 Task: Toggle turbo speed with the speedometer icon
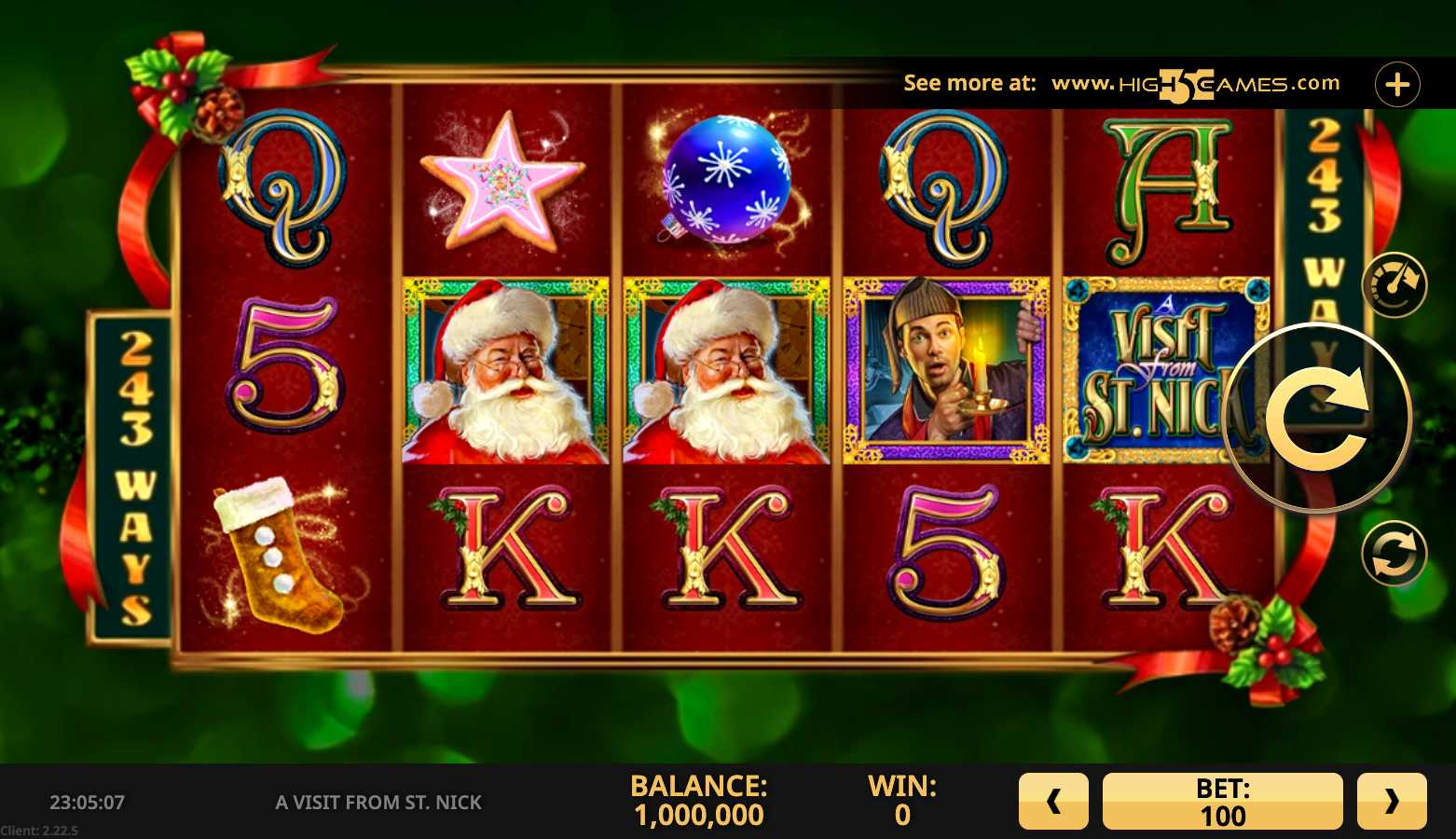point(1394,284)
